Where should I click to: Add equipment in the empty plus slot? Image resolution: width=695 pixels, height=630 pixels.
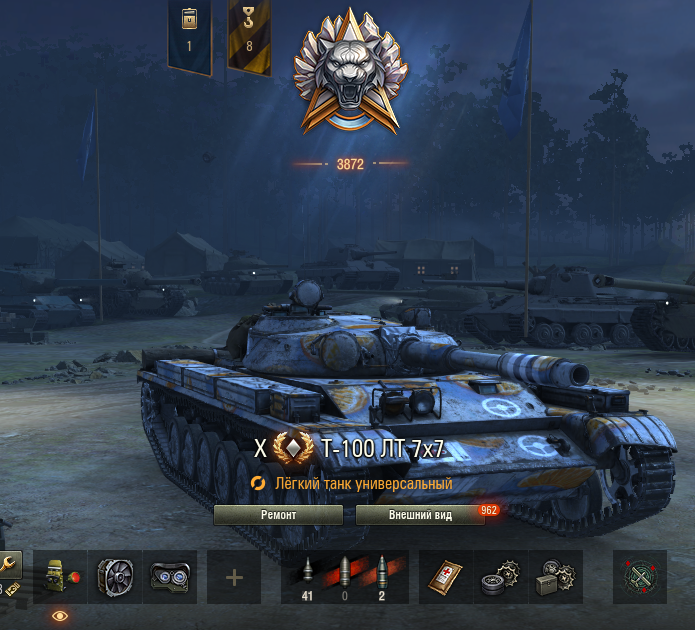tap(234, 577)
